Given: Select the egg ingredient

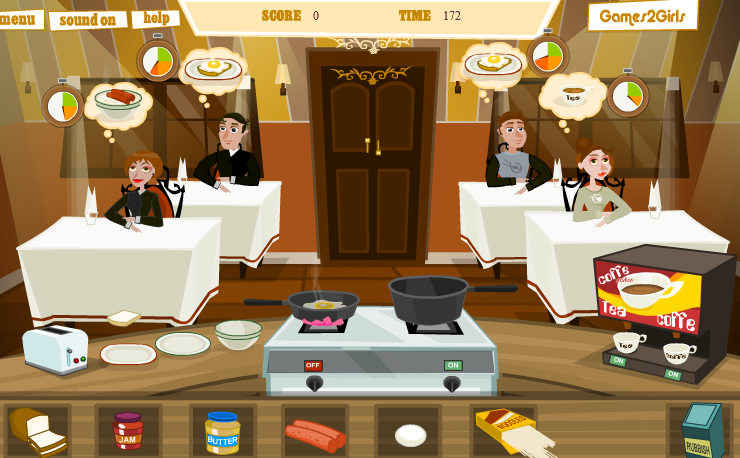Looking at the screenshot, I should point(410,435).
